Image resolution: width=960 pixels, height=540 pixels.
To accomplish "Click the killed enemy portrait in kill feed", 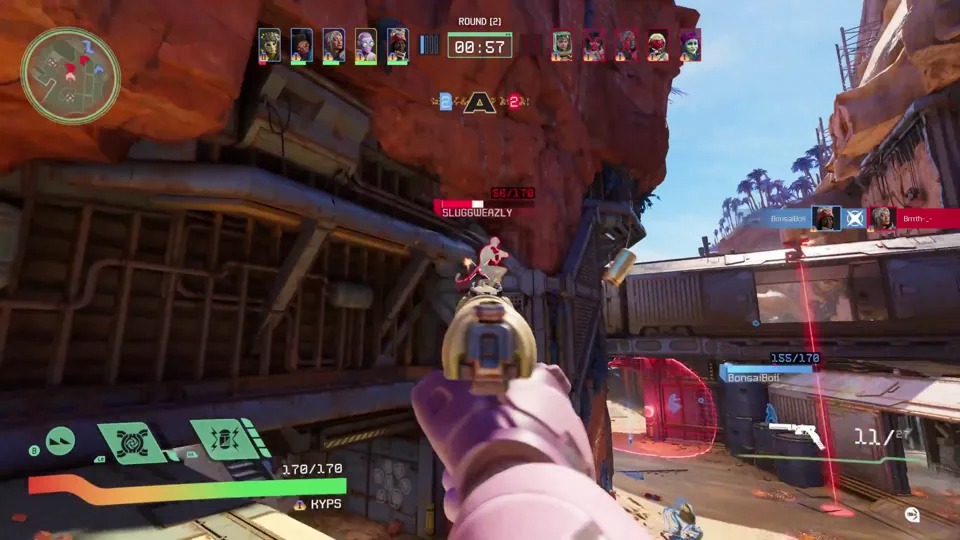I will (882, 217).
